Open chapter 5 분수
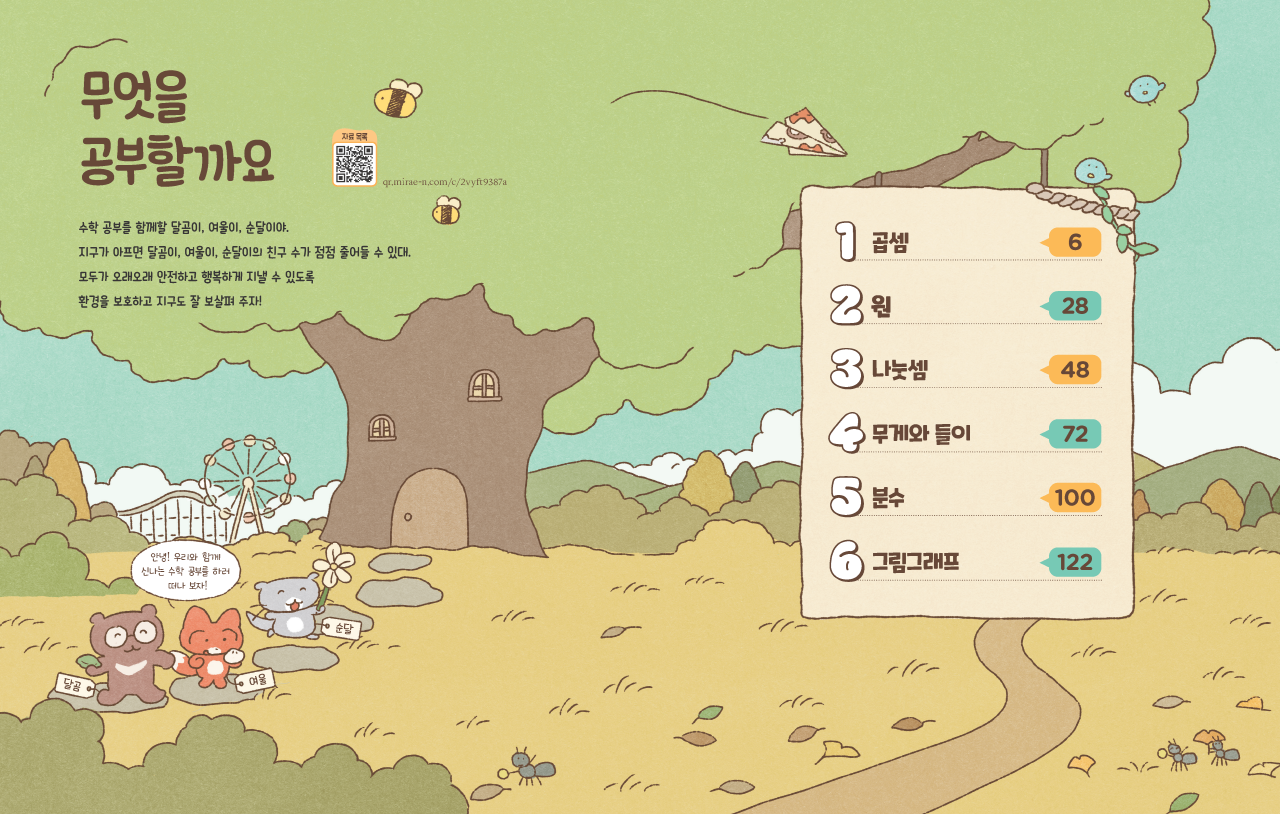The width and height of the screenshot is (1280, 814). click(888, 498)
